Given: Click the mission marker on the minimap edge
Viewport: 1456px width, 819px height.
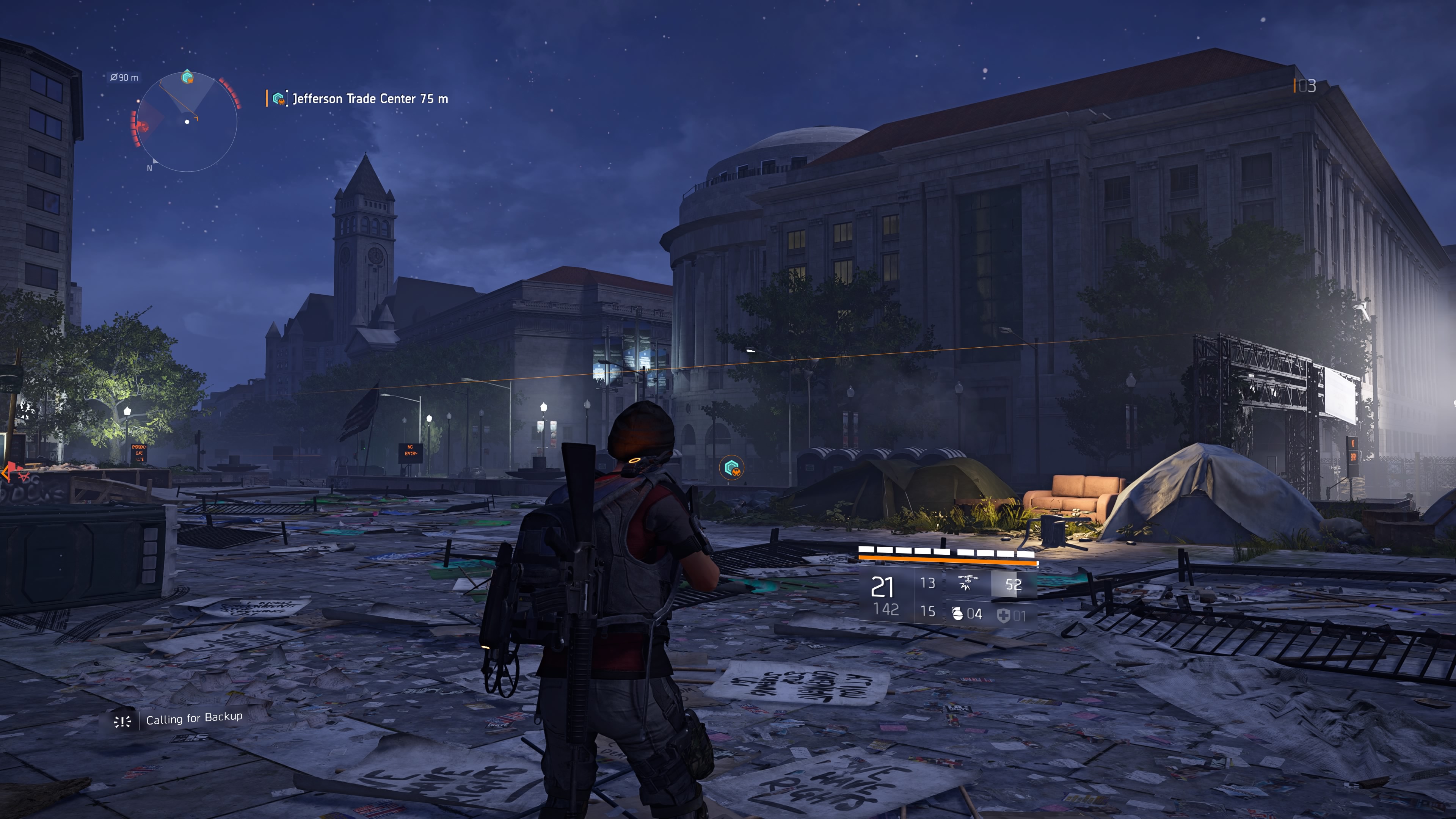Looking at the screenshot, I should click(x=187, y=77).
